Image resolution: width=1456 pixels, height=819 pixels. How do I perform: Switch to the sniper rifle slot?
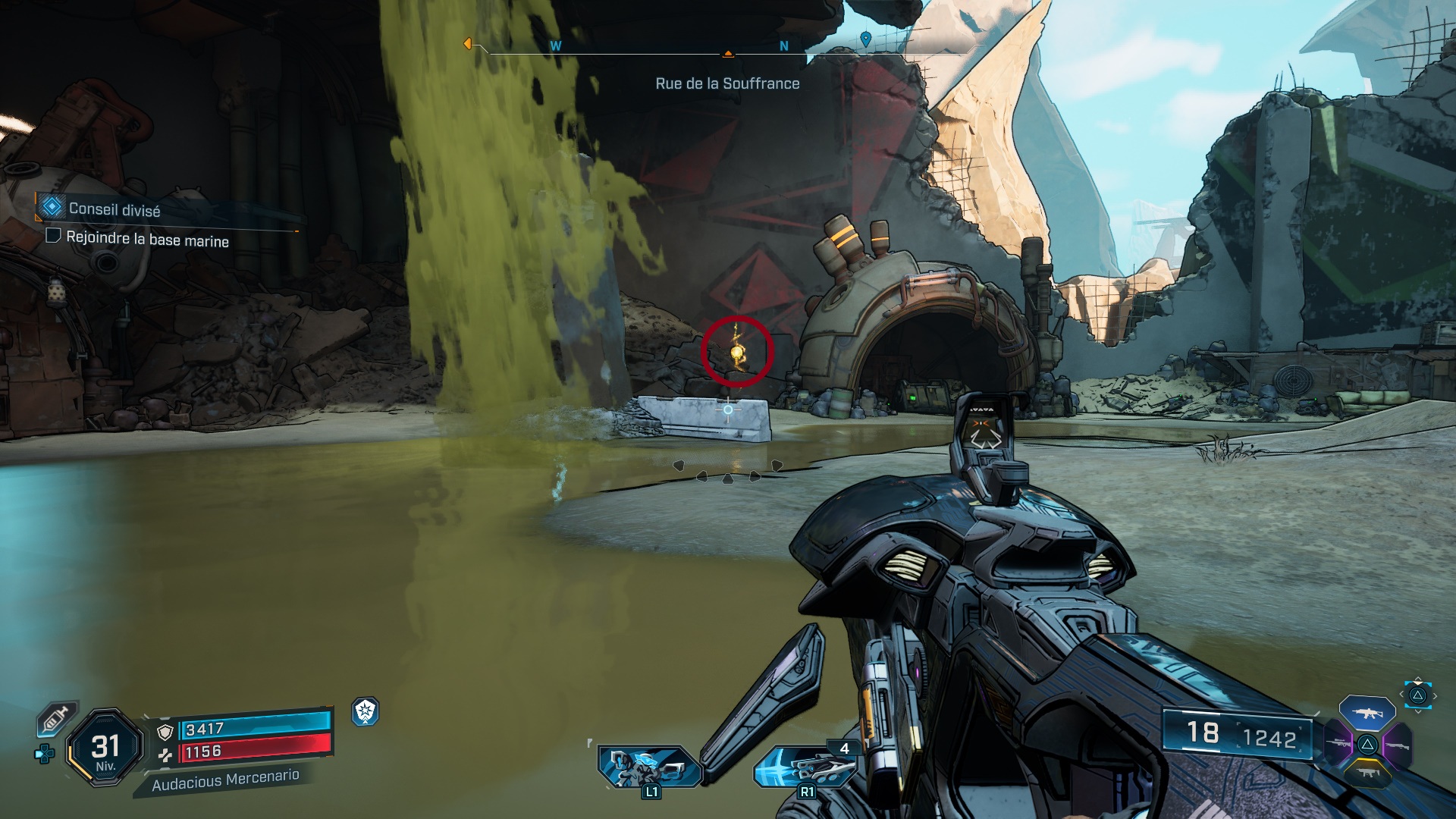1337,742
